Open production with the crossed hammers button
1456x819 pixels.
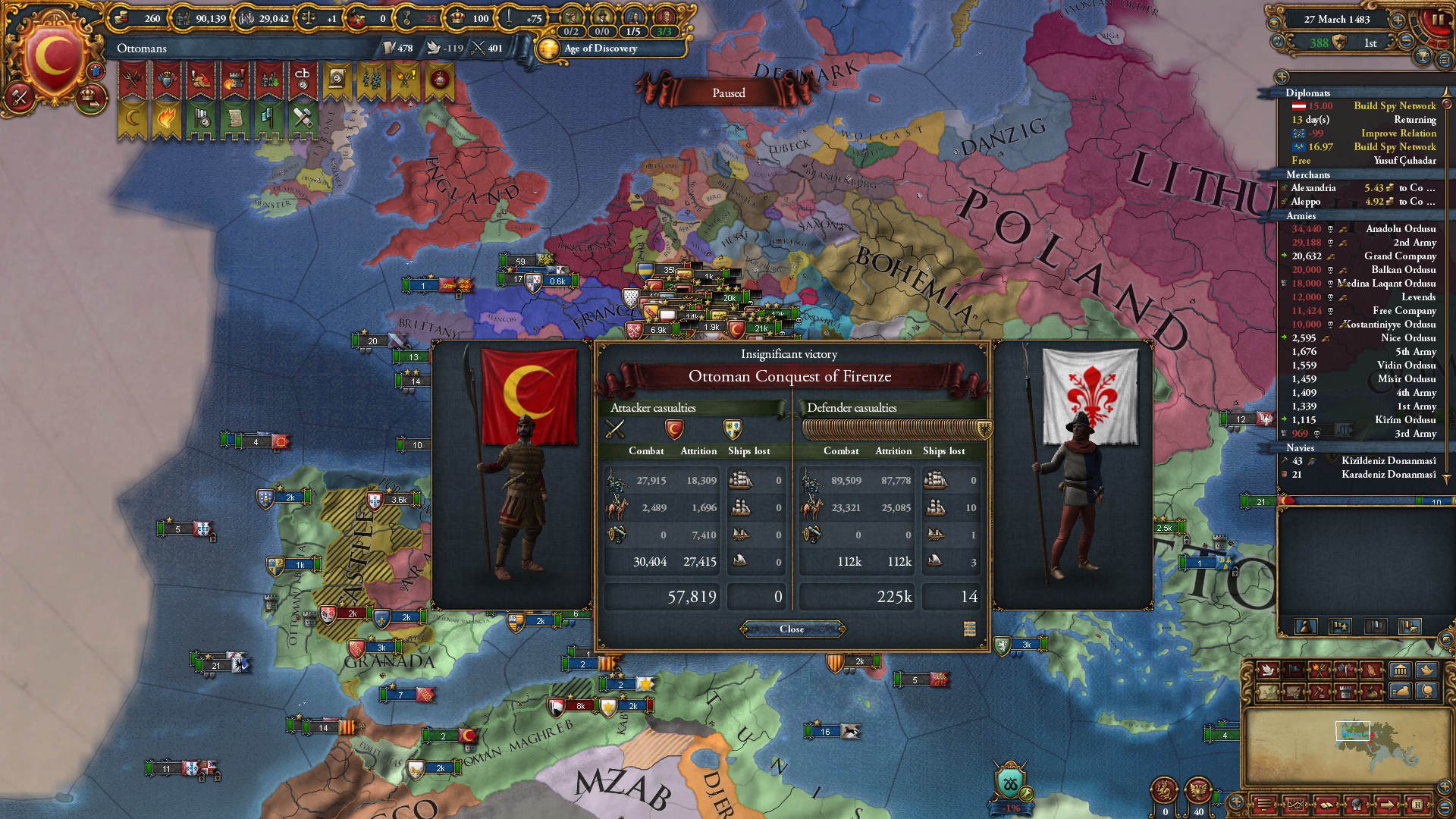pos(20,96)
